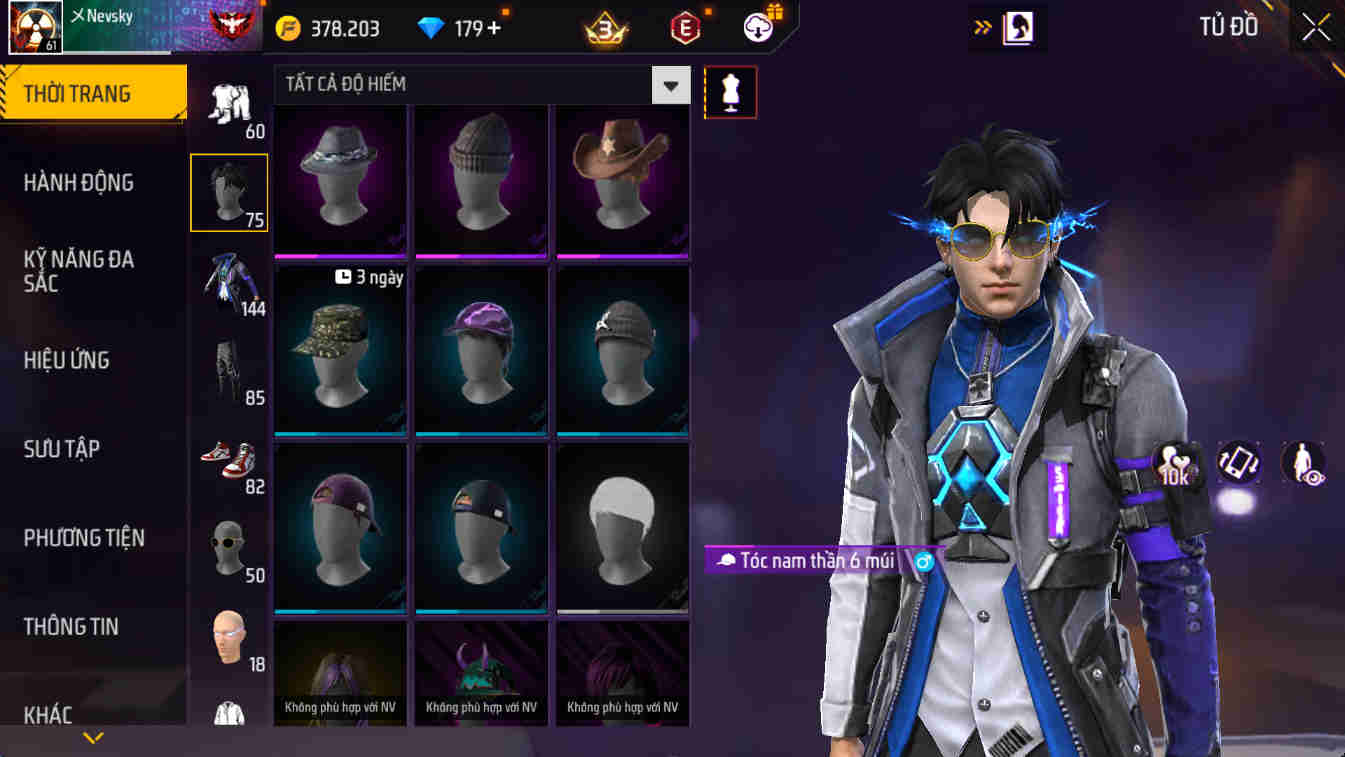This screenshot has height=757, width=1345.
Task: Select the purple cap thumbnail
Action: pyautogui.click(x=481, y=350)
